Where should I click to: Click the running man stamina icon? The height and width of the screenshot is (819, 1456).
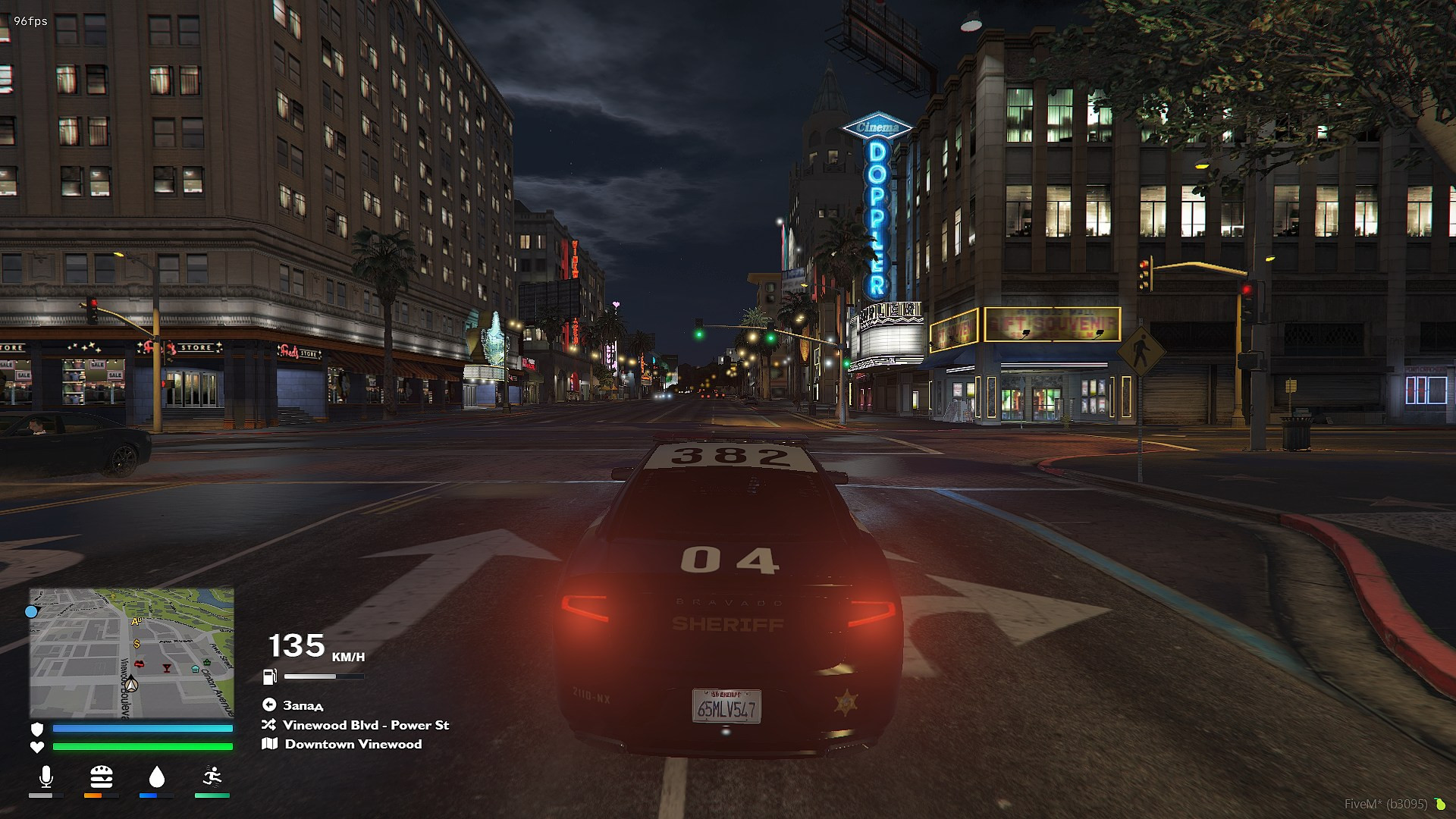pos(212,777)
